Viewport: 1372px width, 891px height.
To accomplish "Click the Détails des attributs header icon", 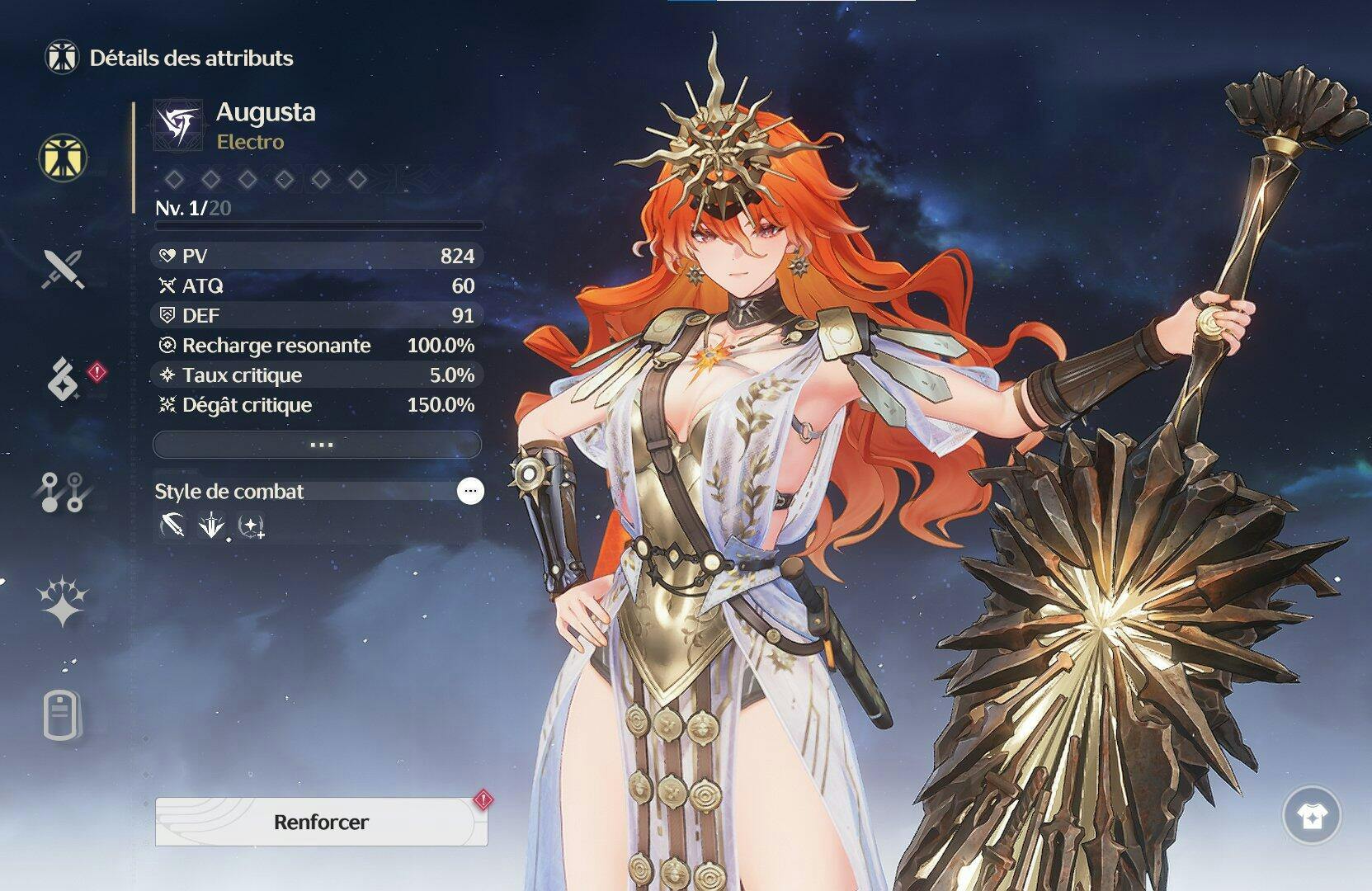I will pyautogui.click(x=62, y=57).
